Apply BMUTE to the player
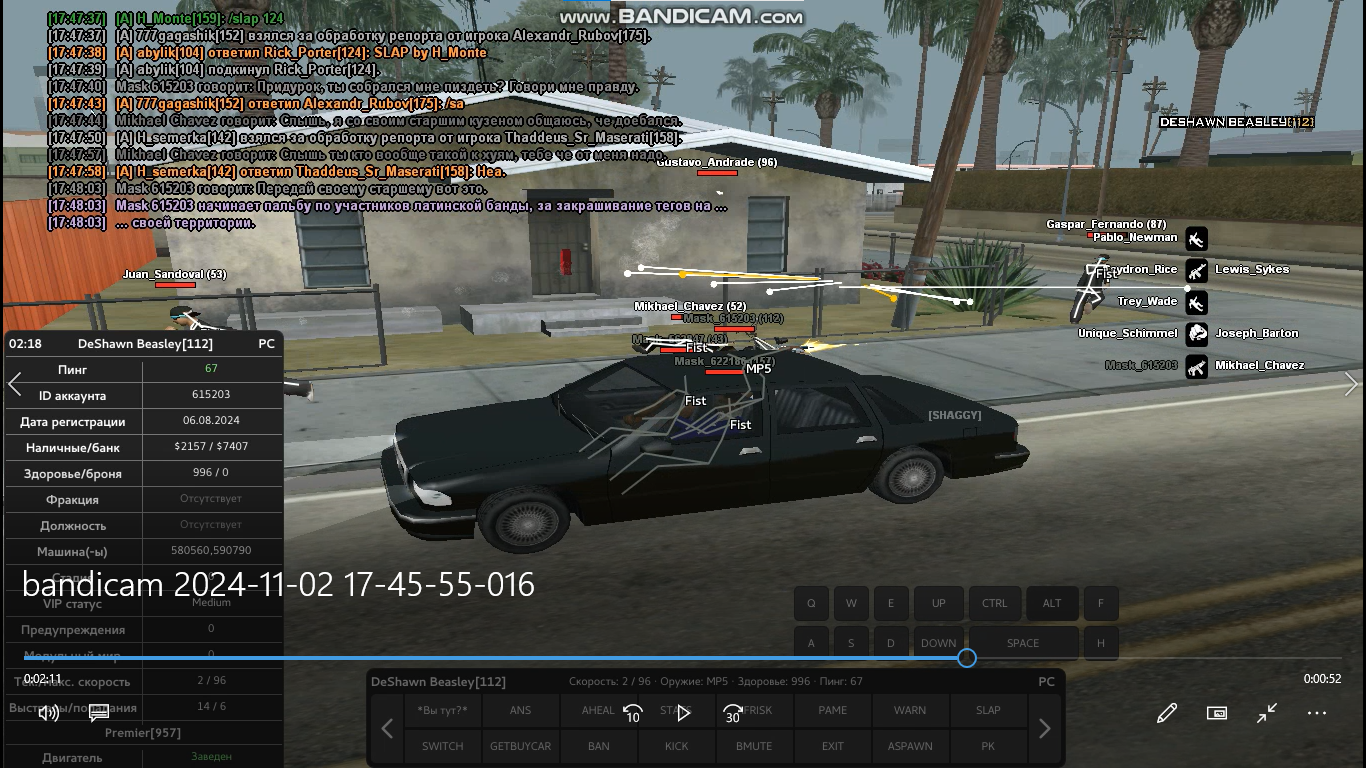1366x768 pixels. 754,746
